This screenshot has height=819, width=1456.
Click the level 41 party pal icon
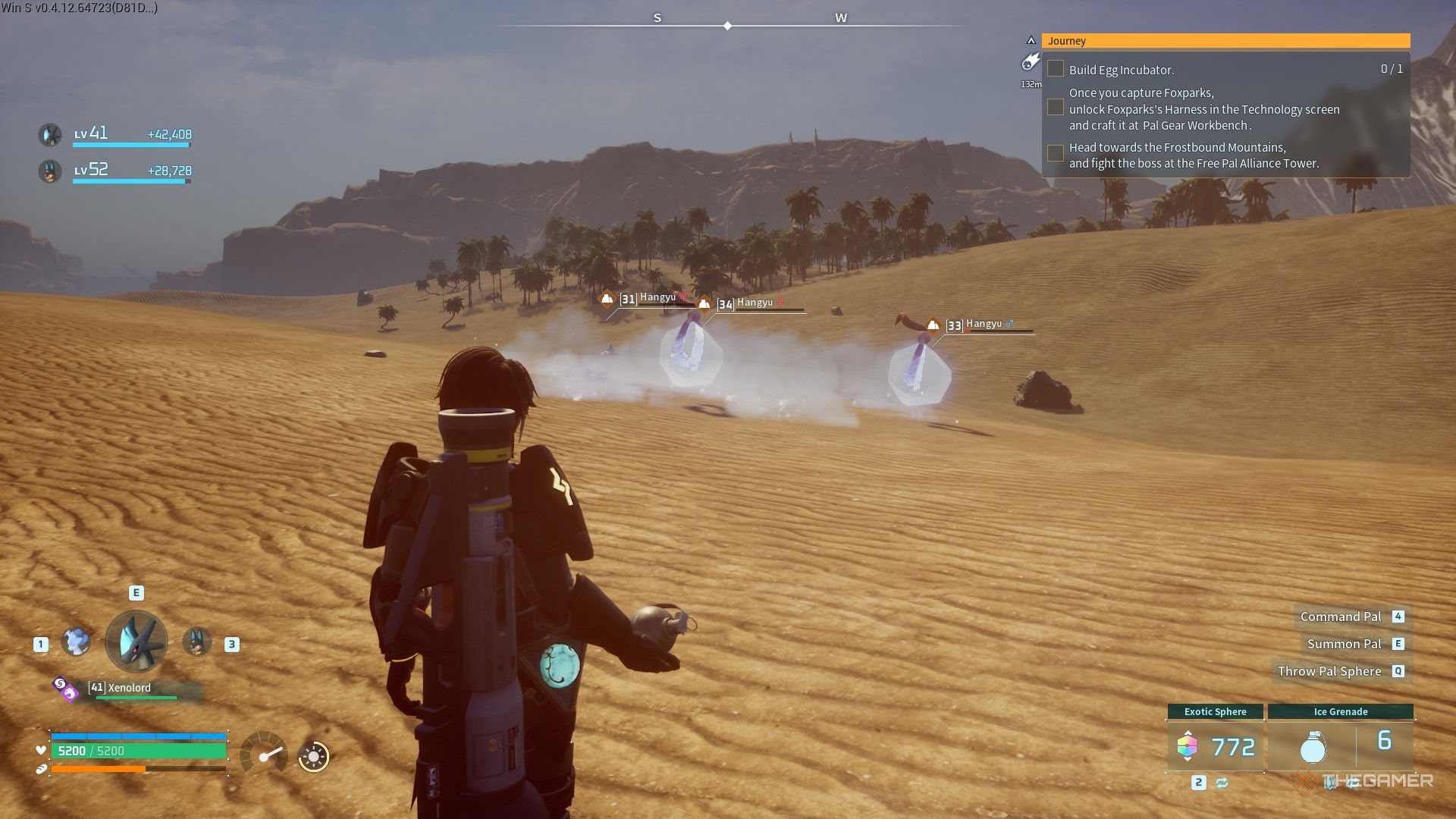coord(50,135)
